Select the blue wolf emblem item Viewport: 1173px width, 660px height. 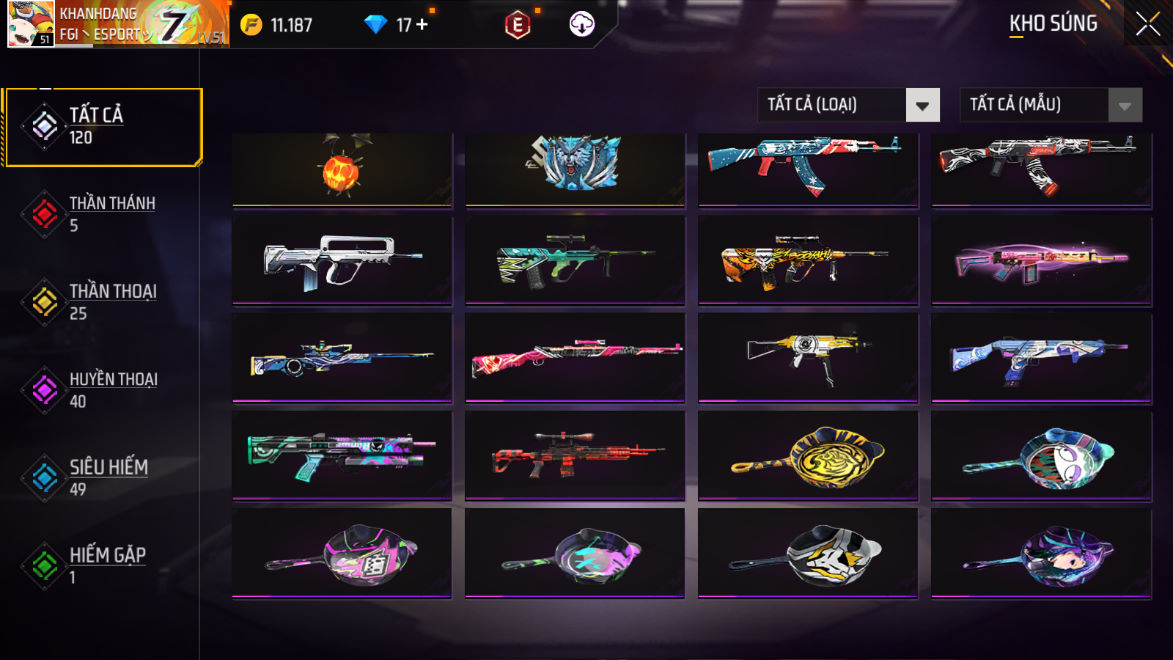click(575, 168)
